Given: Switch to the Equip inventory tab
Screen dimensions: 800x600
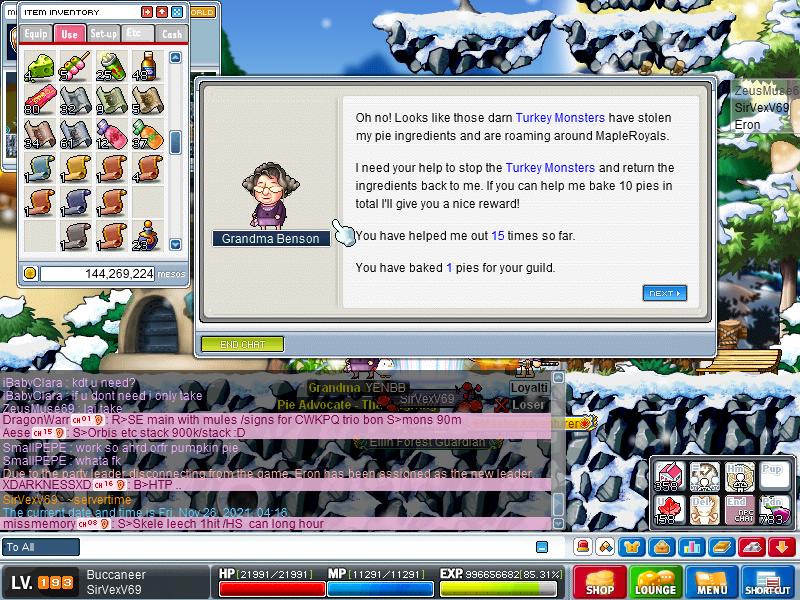Looking at the screenshot, I should (x=35, y=34).
